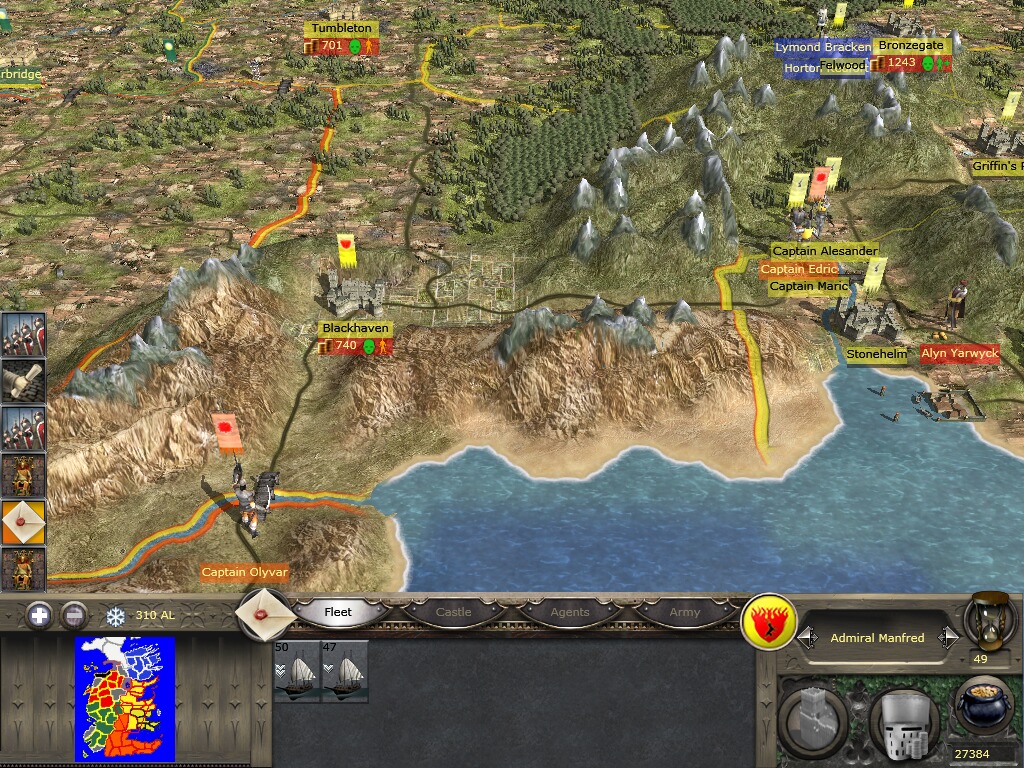This screenshot has height=768, width=1024.
Task: Open finances with the pot of gold
Action: coord(984,708)
